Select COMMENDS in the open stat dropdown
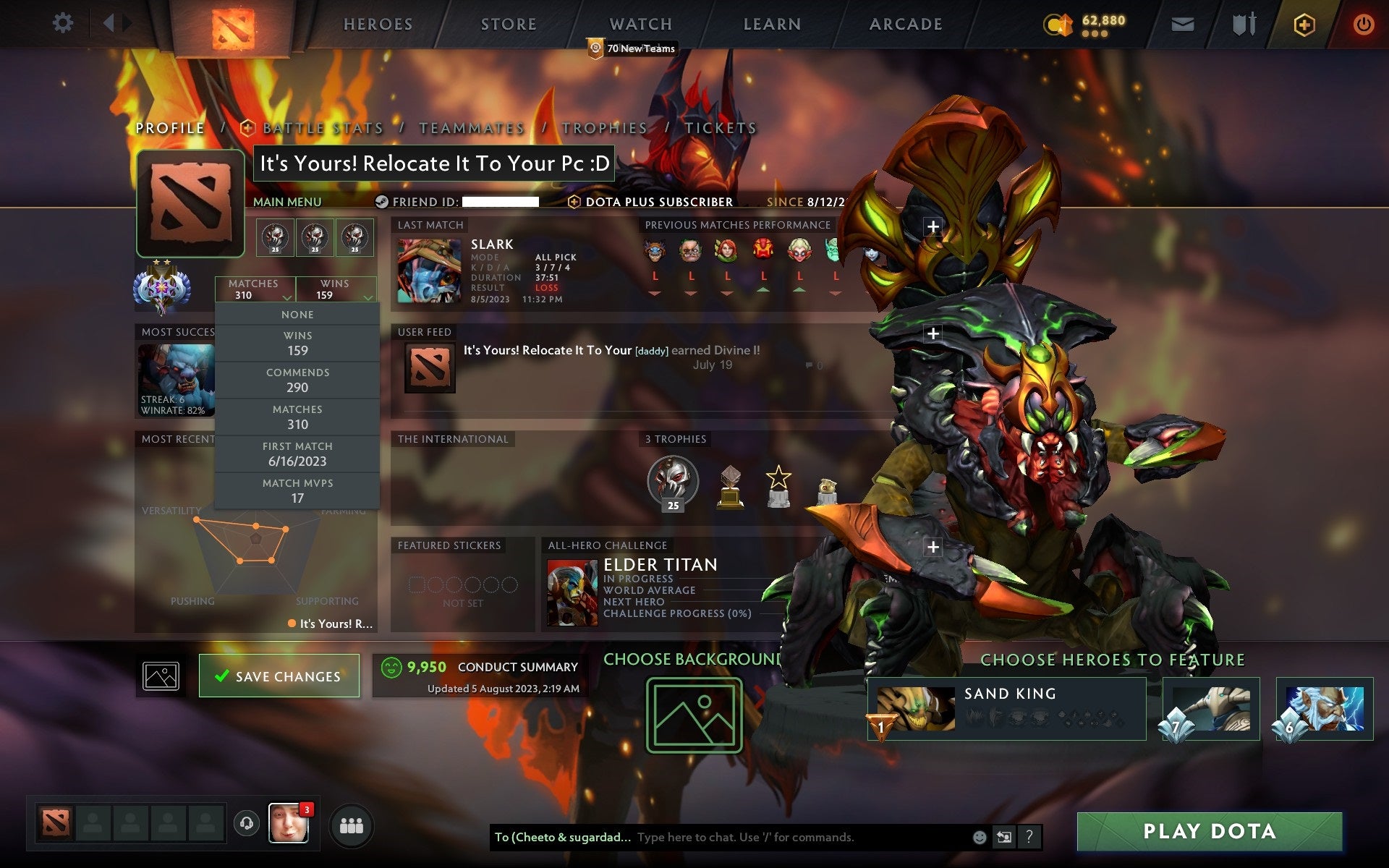 [x=298, y=380]
